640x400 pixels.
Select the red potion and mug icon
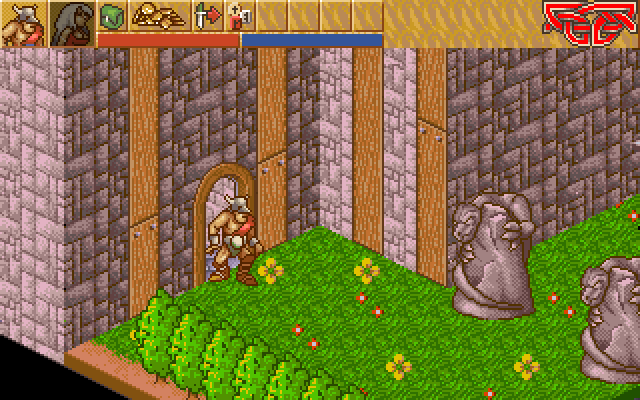240,15
